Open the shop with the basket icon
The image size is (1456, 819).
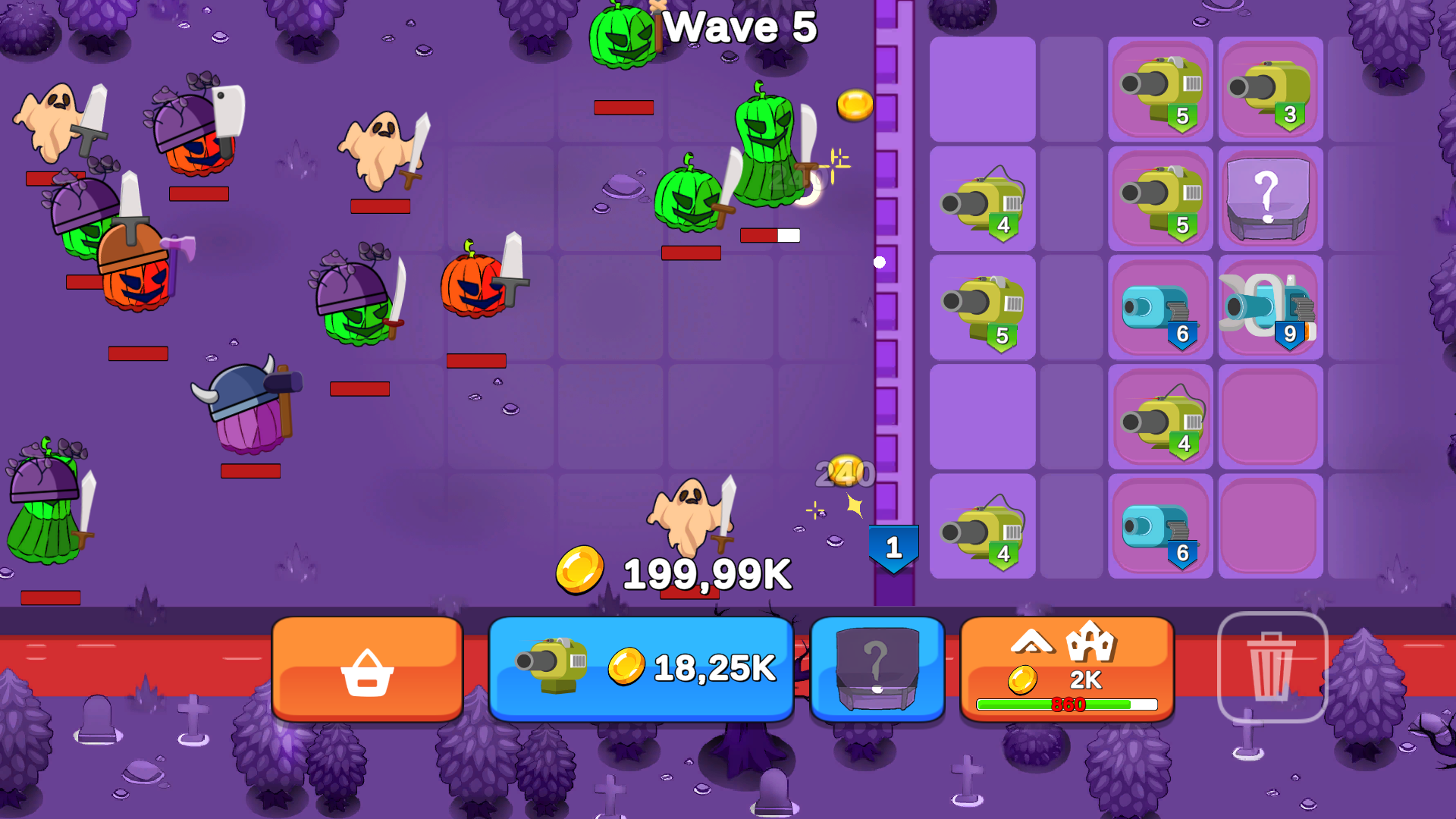[x=367, y=670]
